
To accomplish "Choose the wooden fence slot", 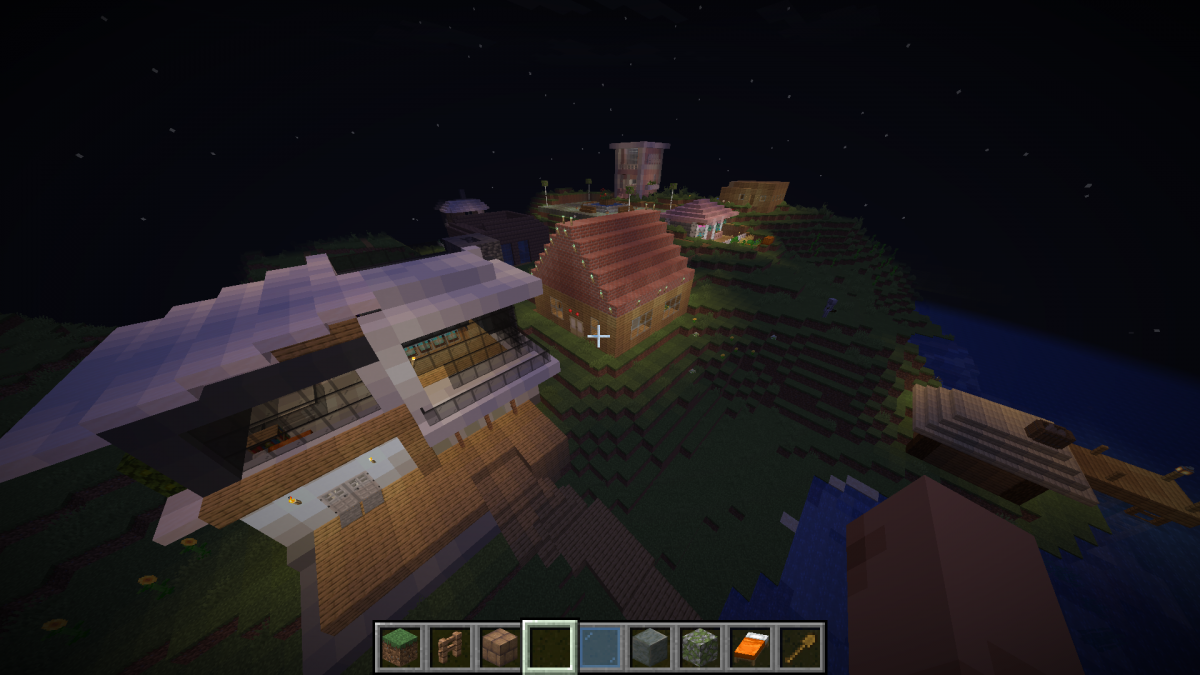I will [x=450, y=647].
